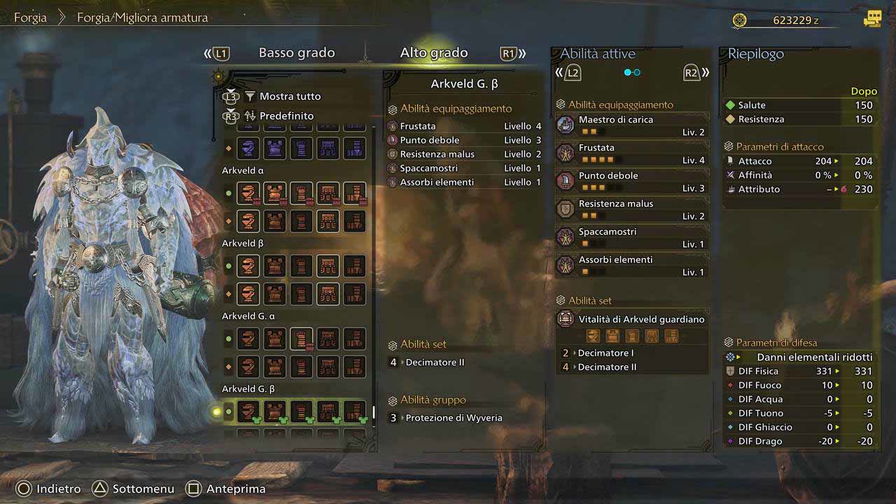Switch to the Alto grado tab
Screen dimensions: 896x504
[433, 53]
